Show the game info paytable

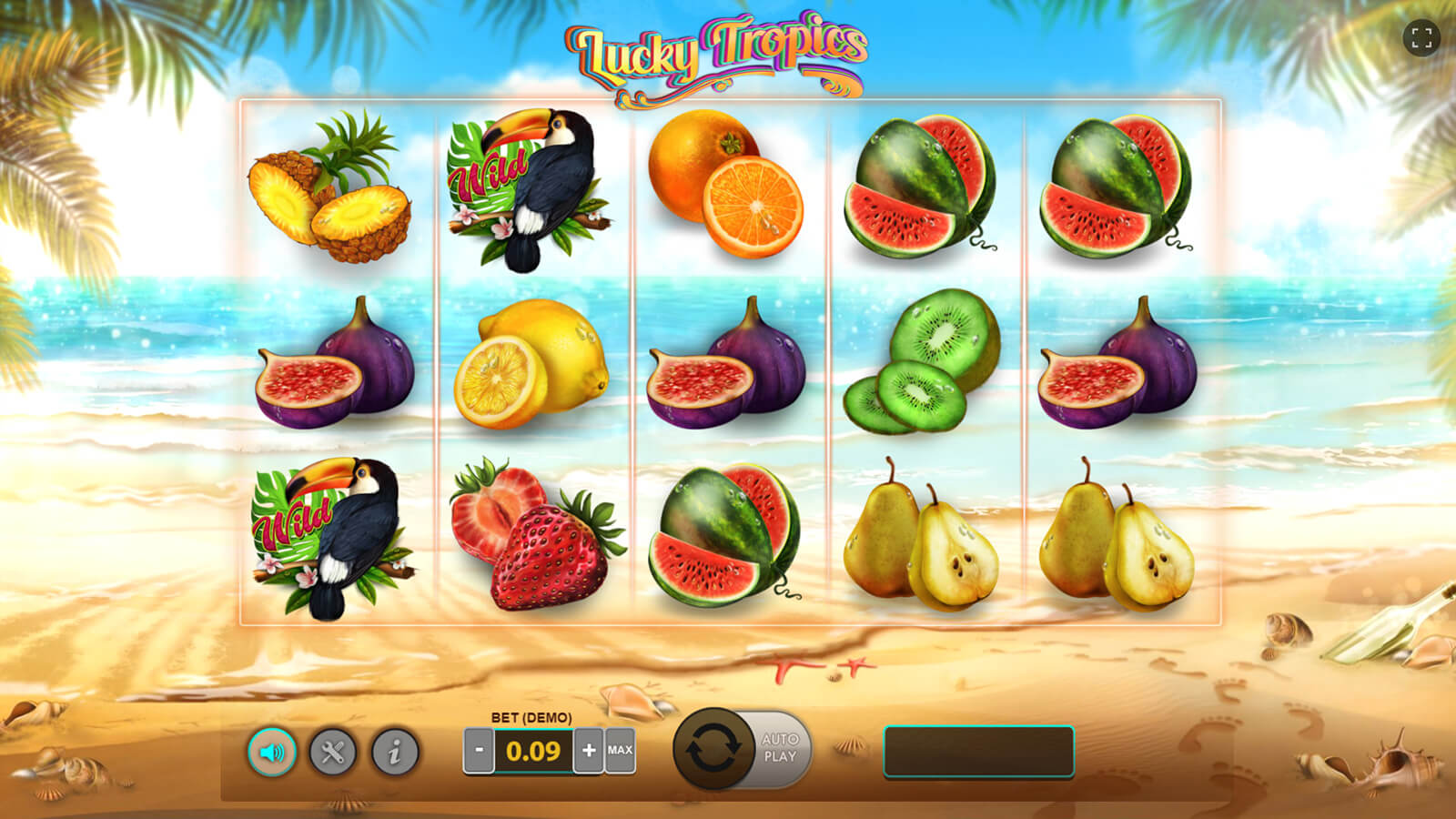coord(394,753)
